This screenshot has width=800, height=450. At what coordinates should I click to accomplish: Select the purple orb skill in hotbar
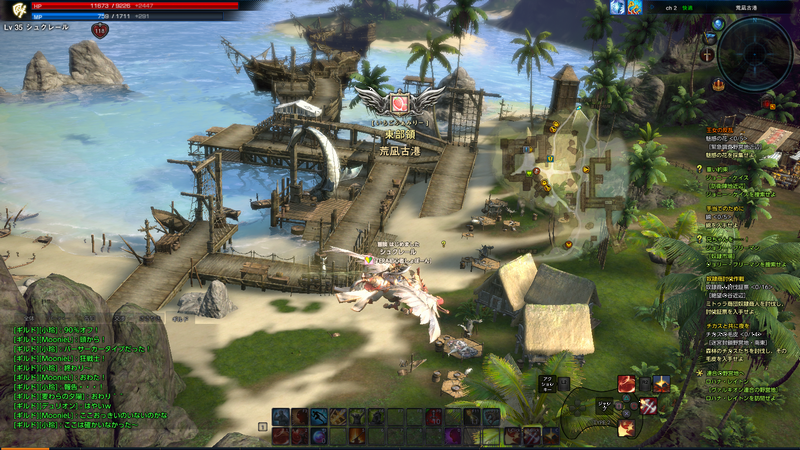[x=318, y=436]
